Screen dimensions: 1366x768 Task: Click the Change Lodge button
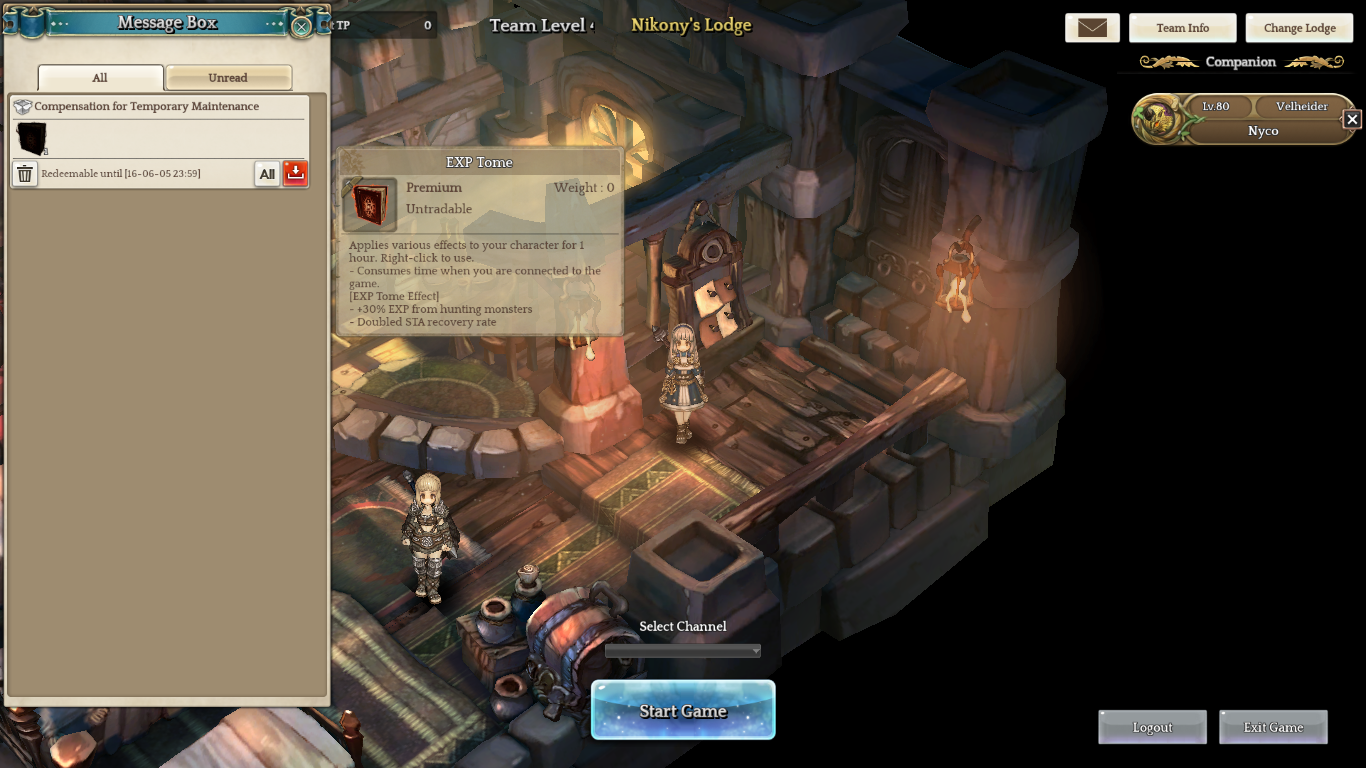(x=1299, y=28)
